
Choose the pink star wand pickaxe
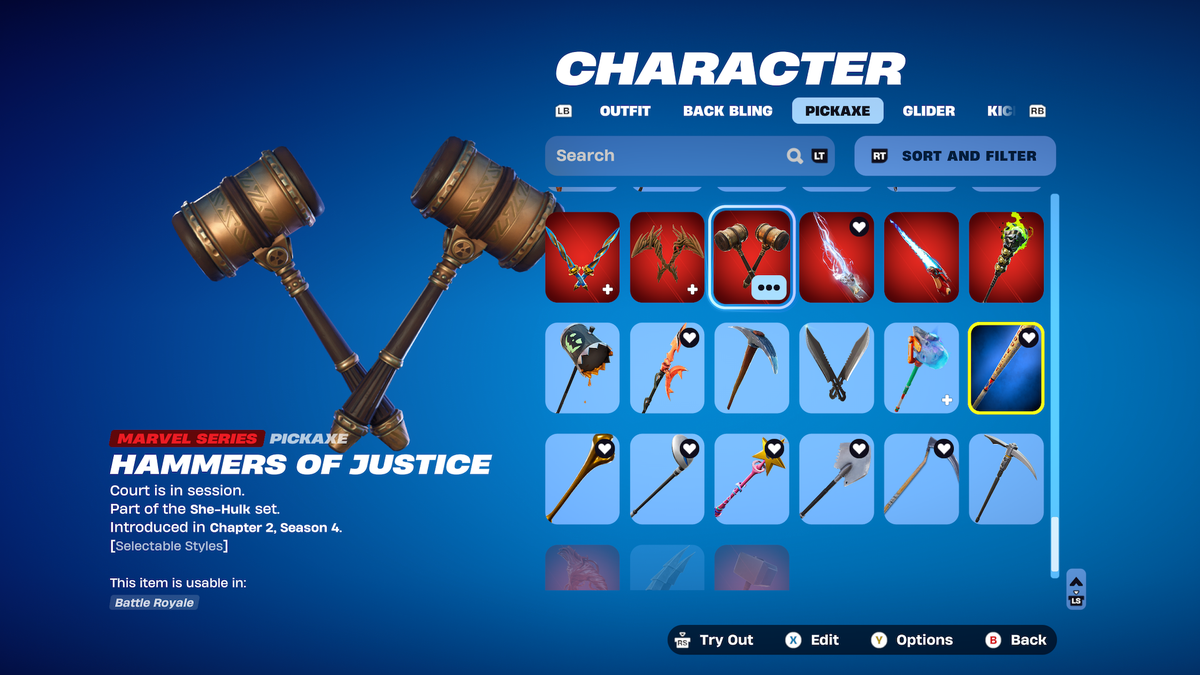[752, 479]
